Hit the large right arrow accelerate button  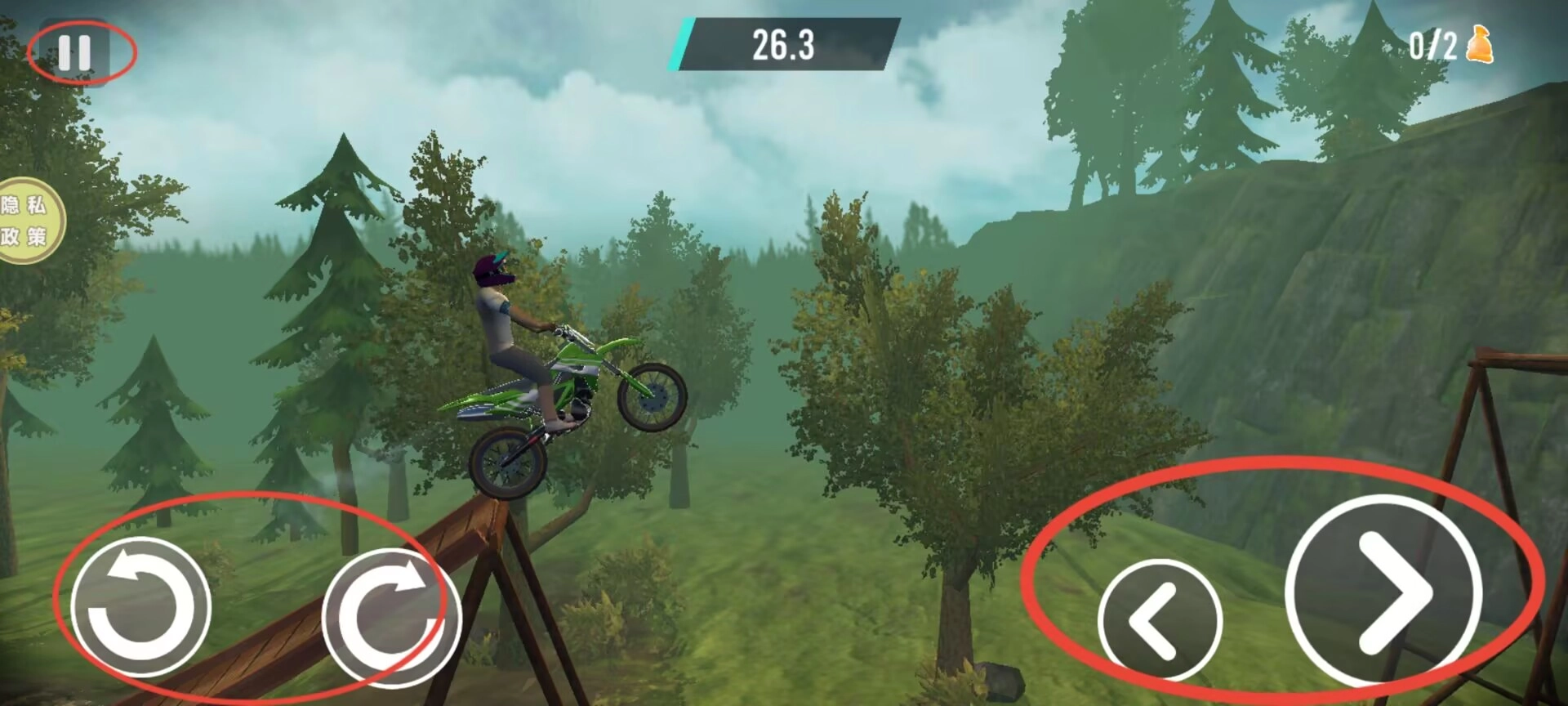click(1384, 591)
